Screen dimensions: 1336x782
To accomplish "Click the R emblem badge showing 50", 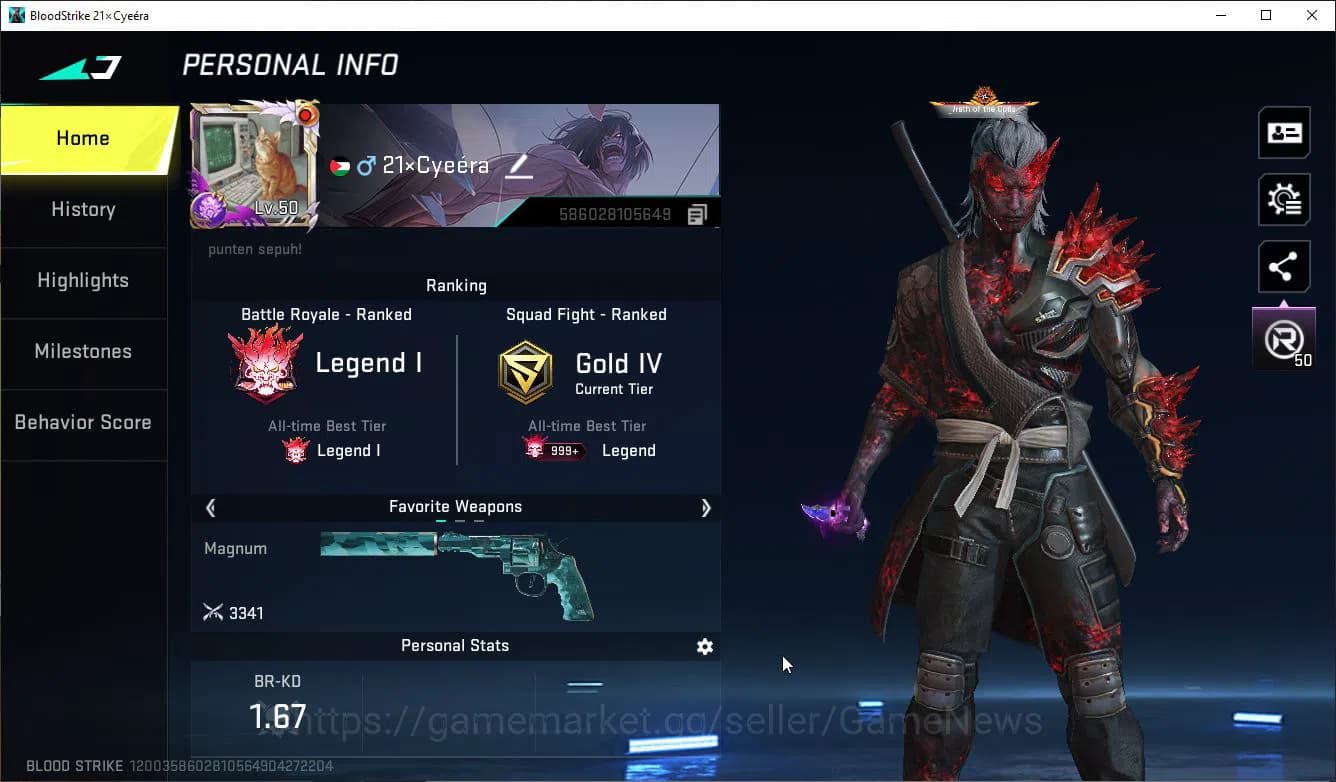I will [x=1284, y=337].
